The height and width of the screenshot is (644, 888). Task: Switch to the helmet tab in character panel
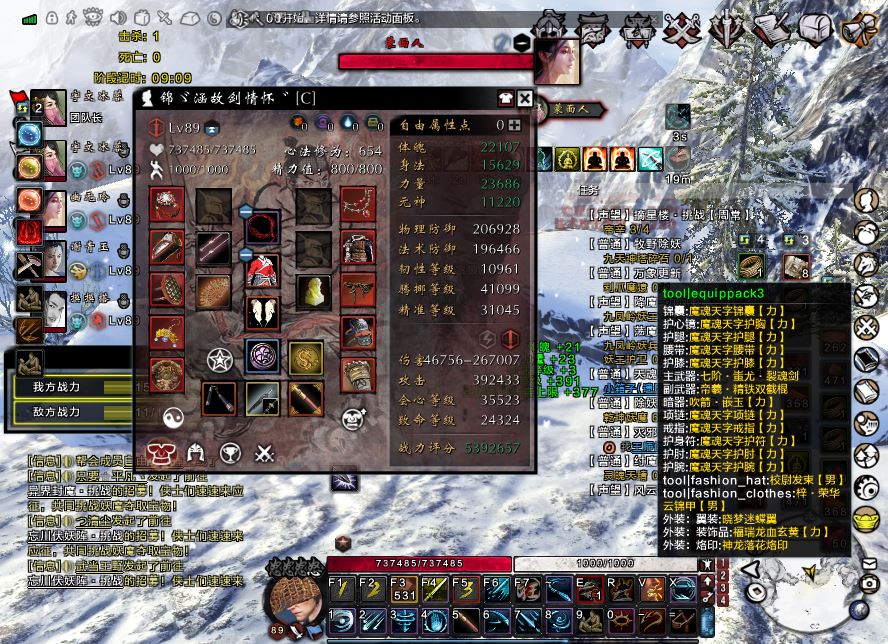(x=196, y=453)
